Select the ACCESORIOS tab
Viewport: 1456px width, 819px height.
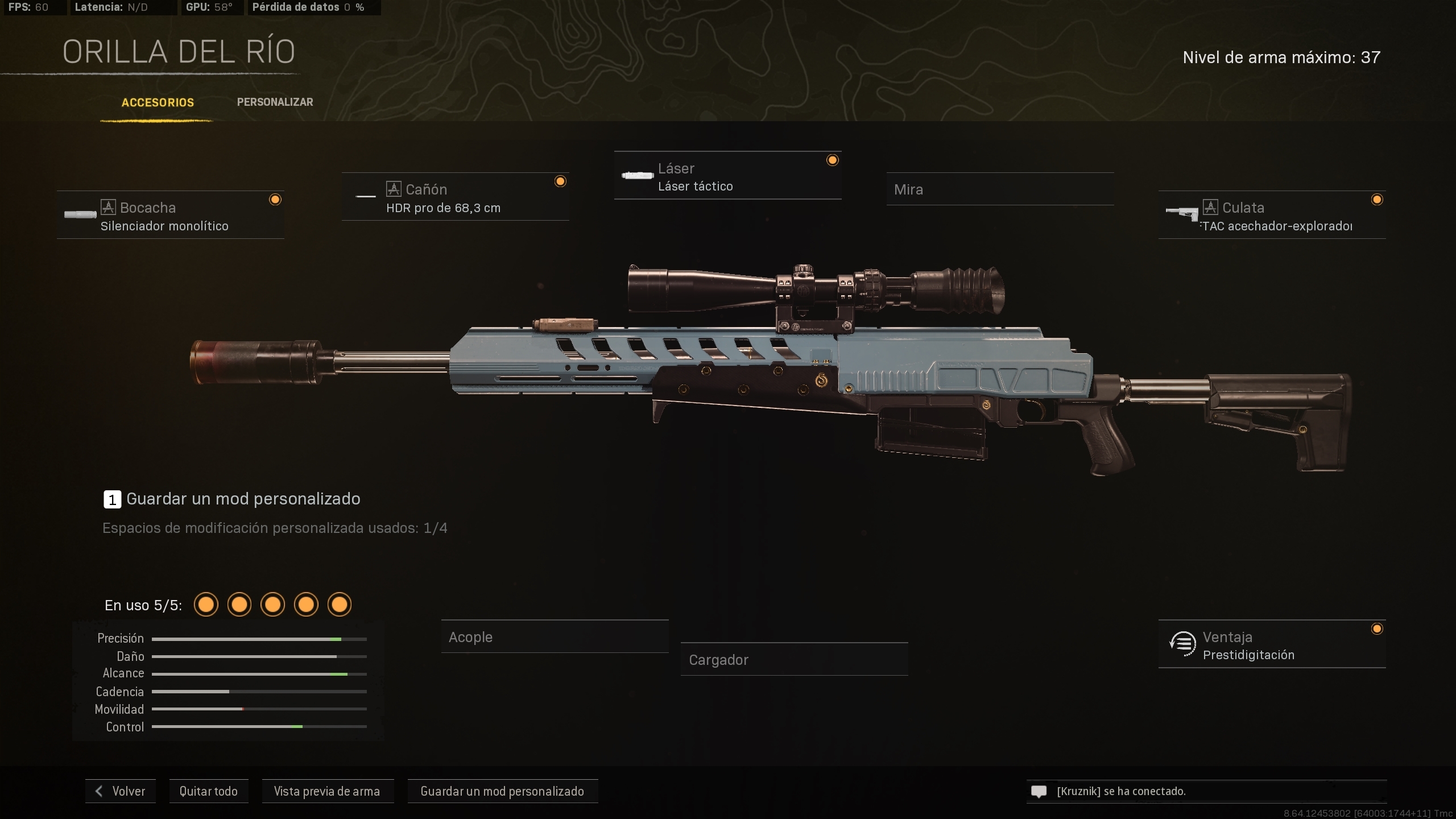point(158,103)
